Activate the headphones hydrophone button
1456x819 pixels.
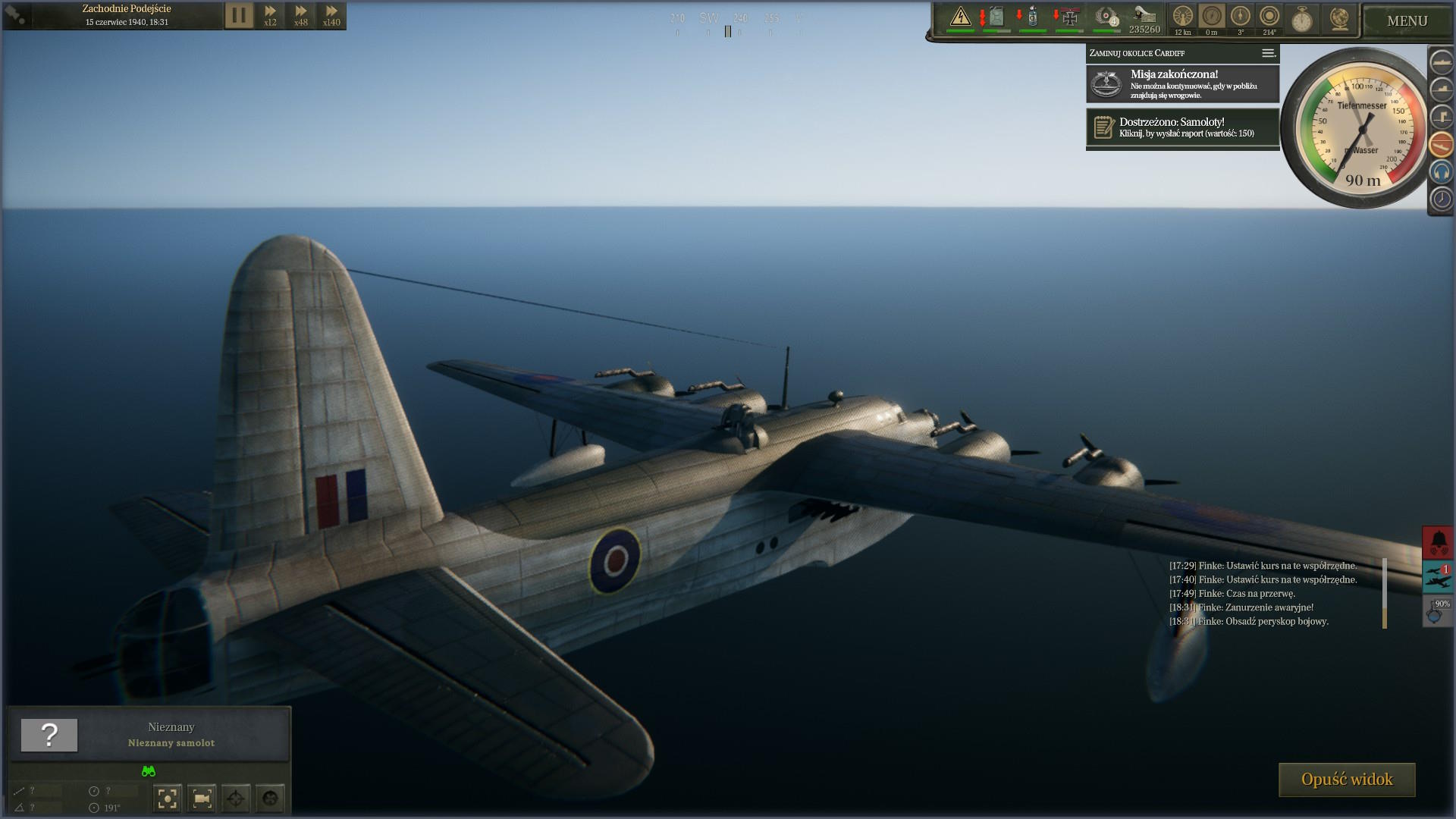pos(1441,172)
